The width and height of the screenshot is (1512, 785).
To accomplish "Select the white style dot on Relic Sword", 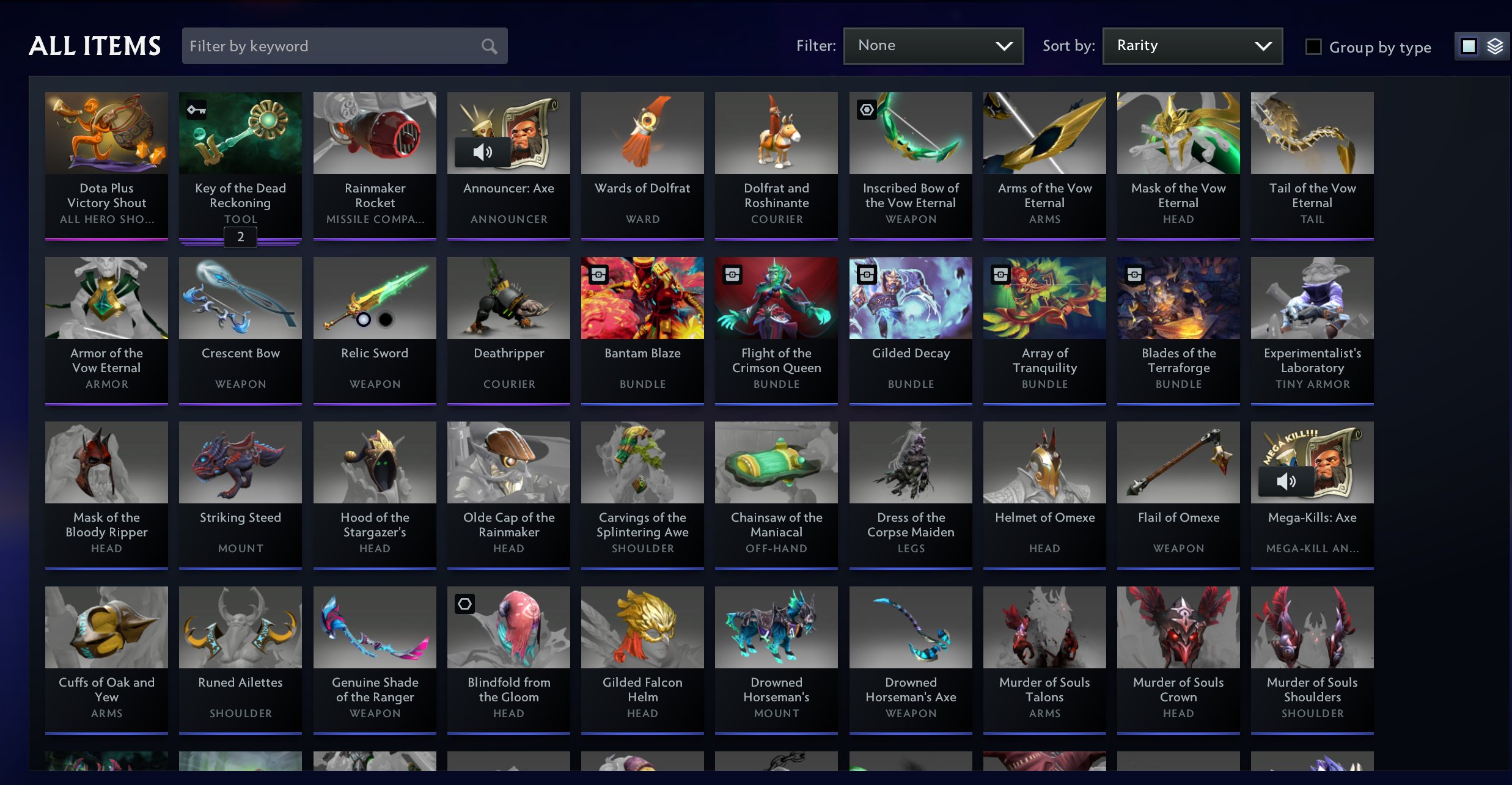I will click(x=363, y=319).
